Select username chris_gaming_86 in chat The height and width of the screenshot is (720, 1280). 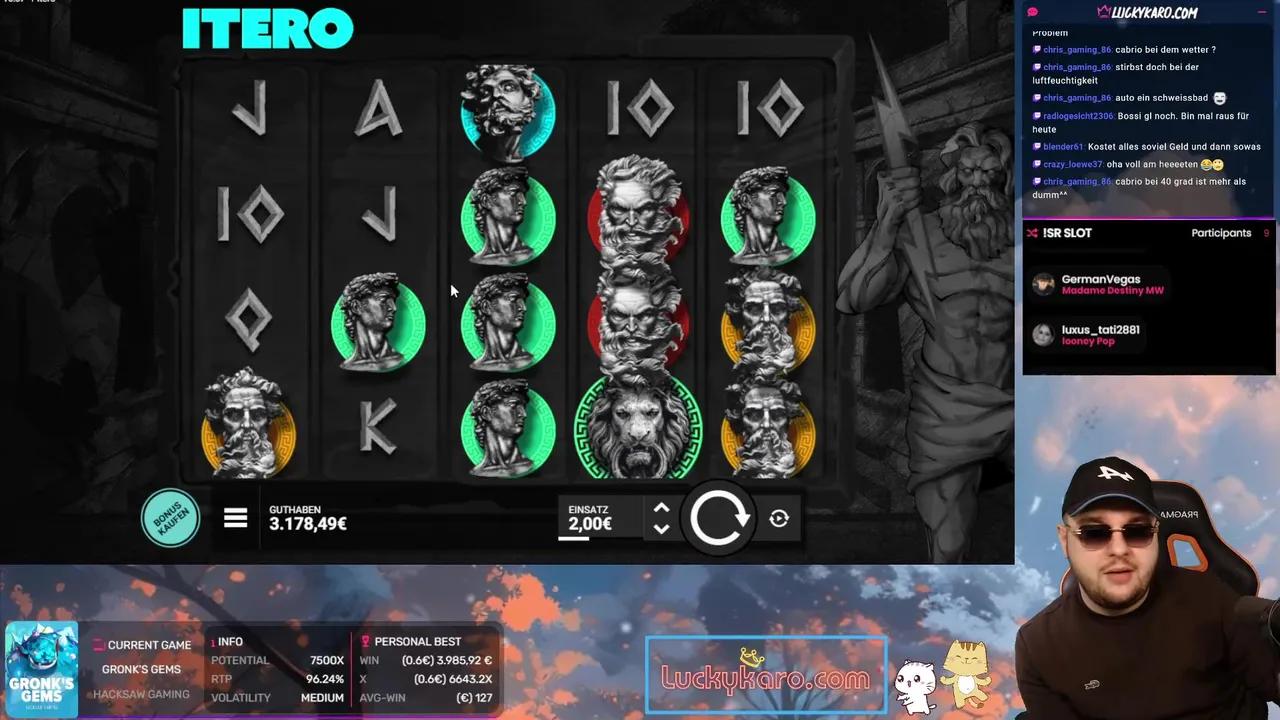coord(1077,49)
